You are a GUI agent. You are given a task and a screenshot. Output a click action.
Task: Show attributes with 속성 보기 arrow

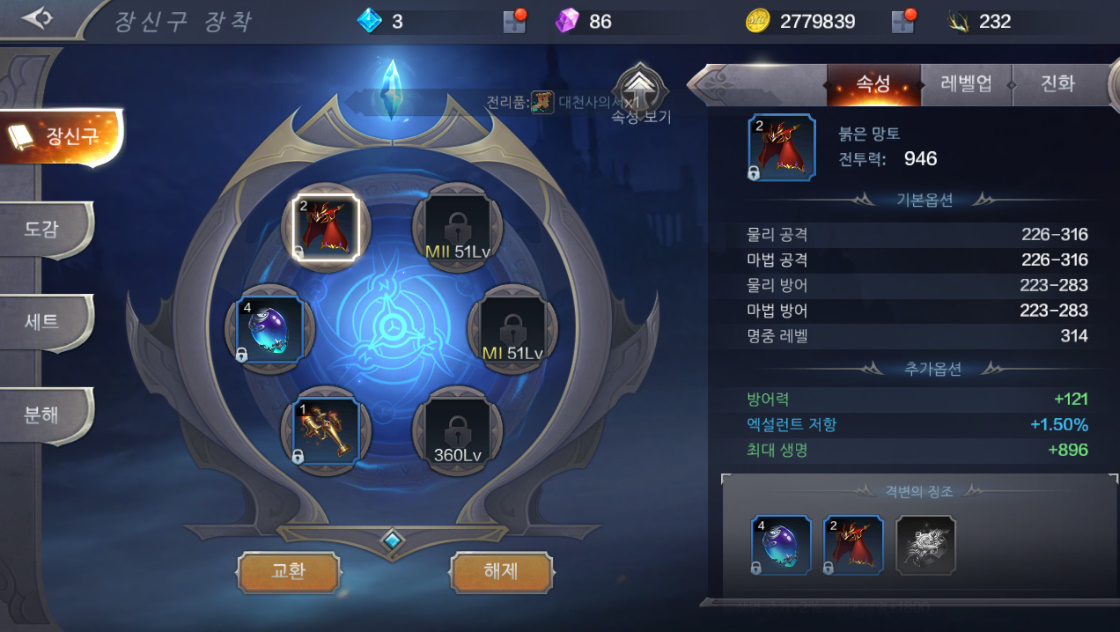641,93
